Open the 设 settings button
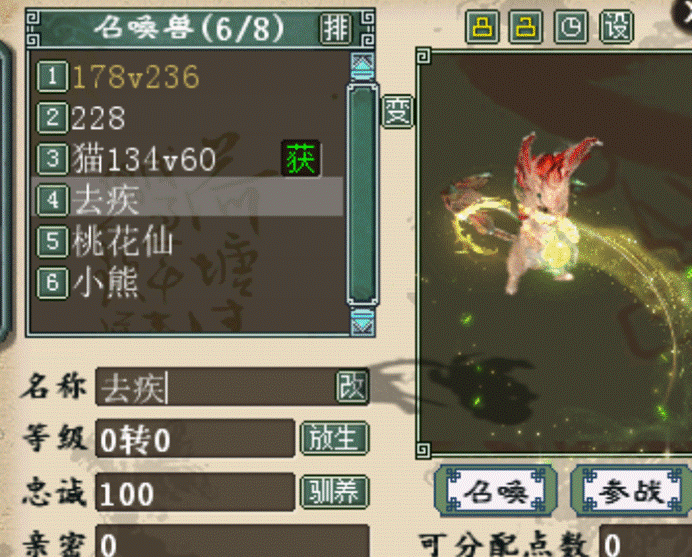692x557 pixels. 617,27
